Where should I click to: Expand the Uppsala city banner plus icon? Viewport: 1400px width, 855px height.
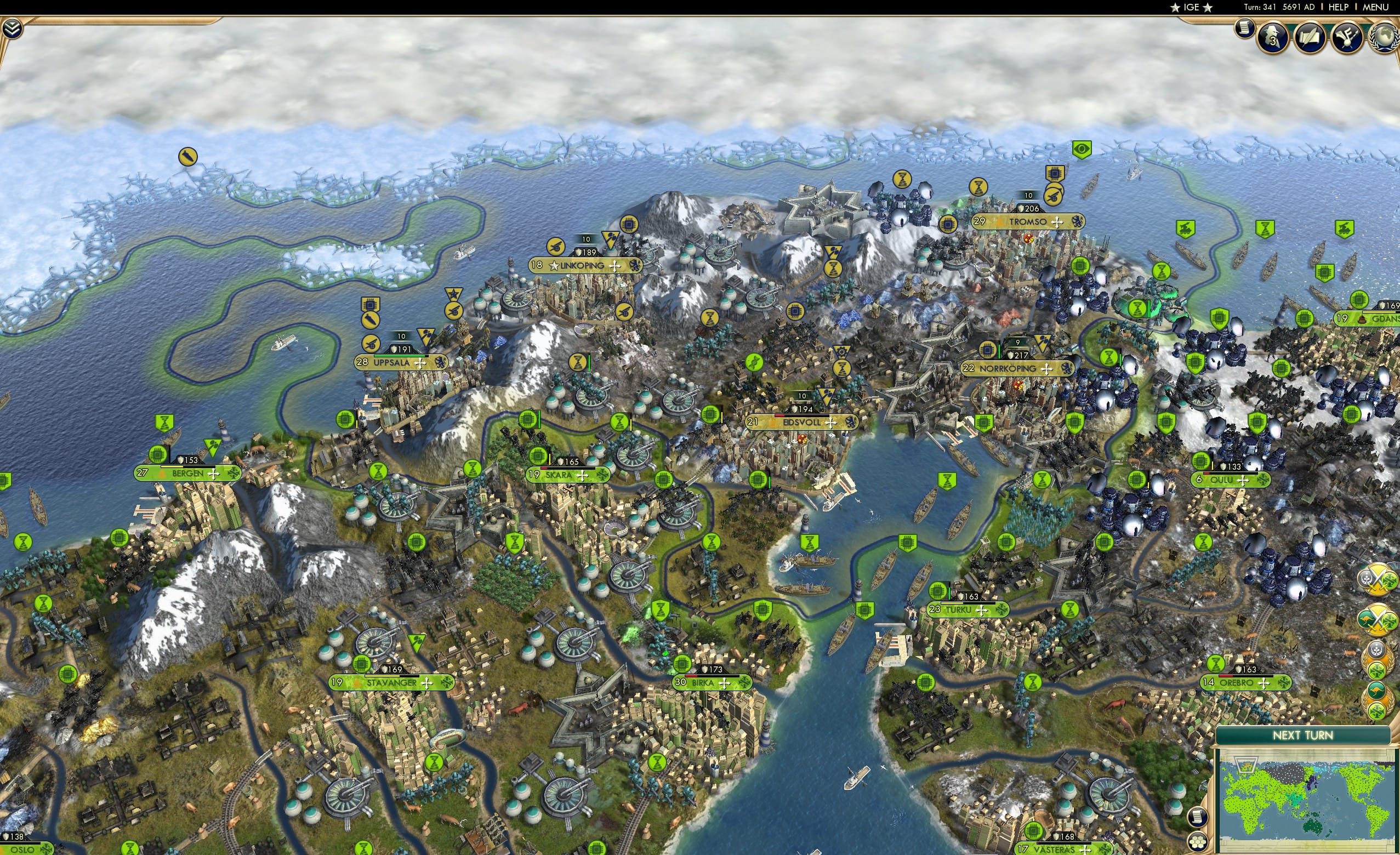(x=420, y=363)
